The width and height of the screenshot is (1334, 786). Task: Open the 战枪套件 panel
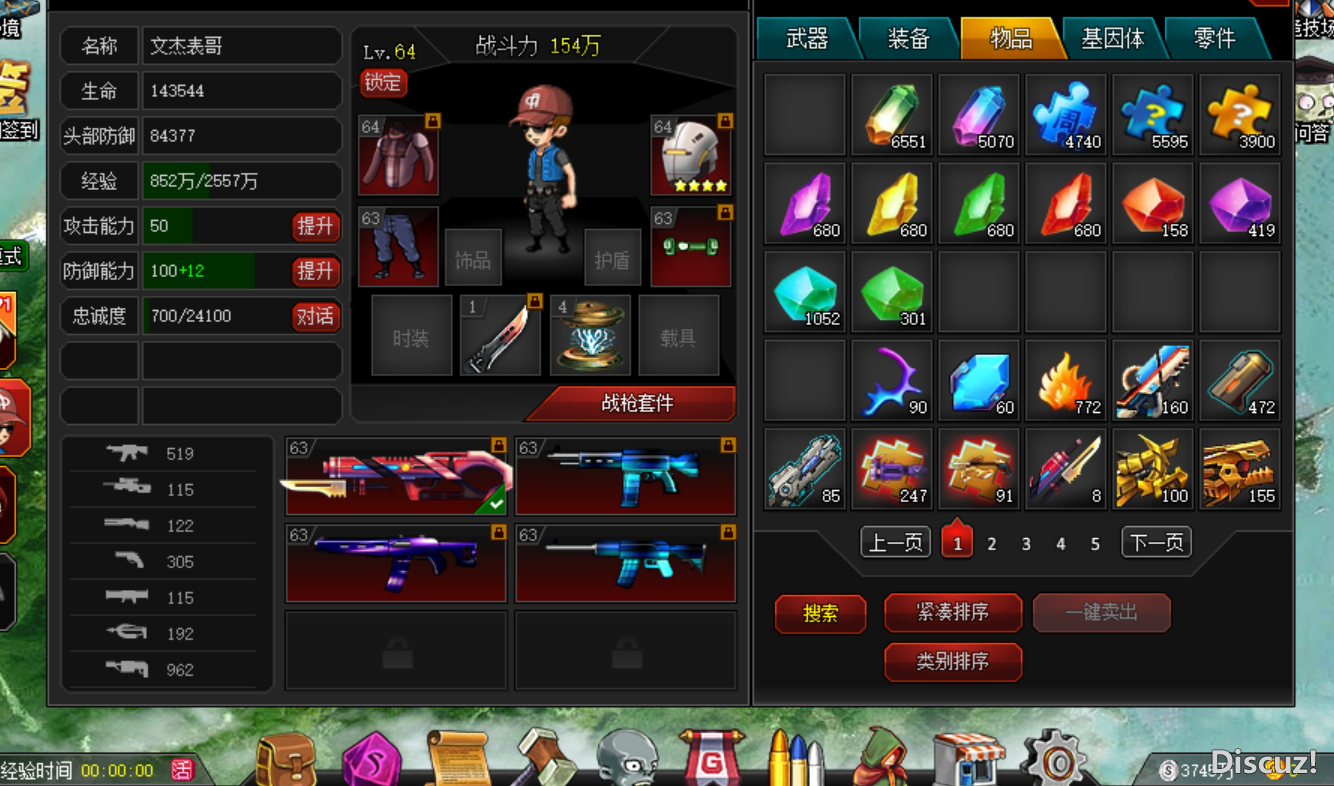pyautogui.click(x=636, y=403)
